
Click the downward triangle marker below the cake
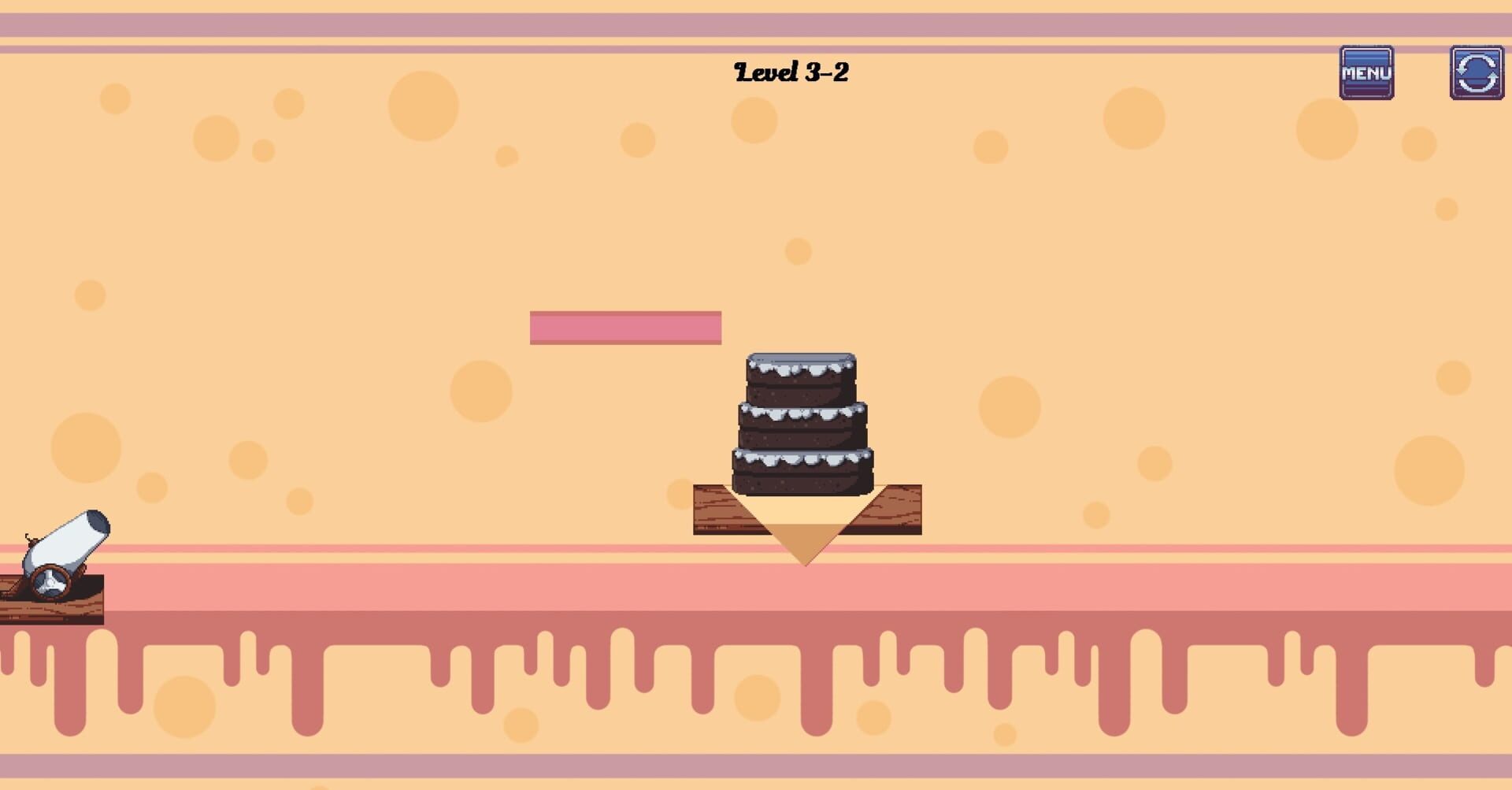(805, 543)
